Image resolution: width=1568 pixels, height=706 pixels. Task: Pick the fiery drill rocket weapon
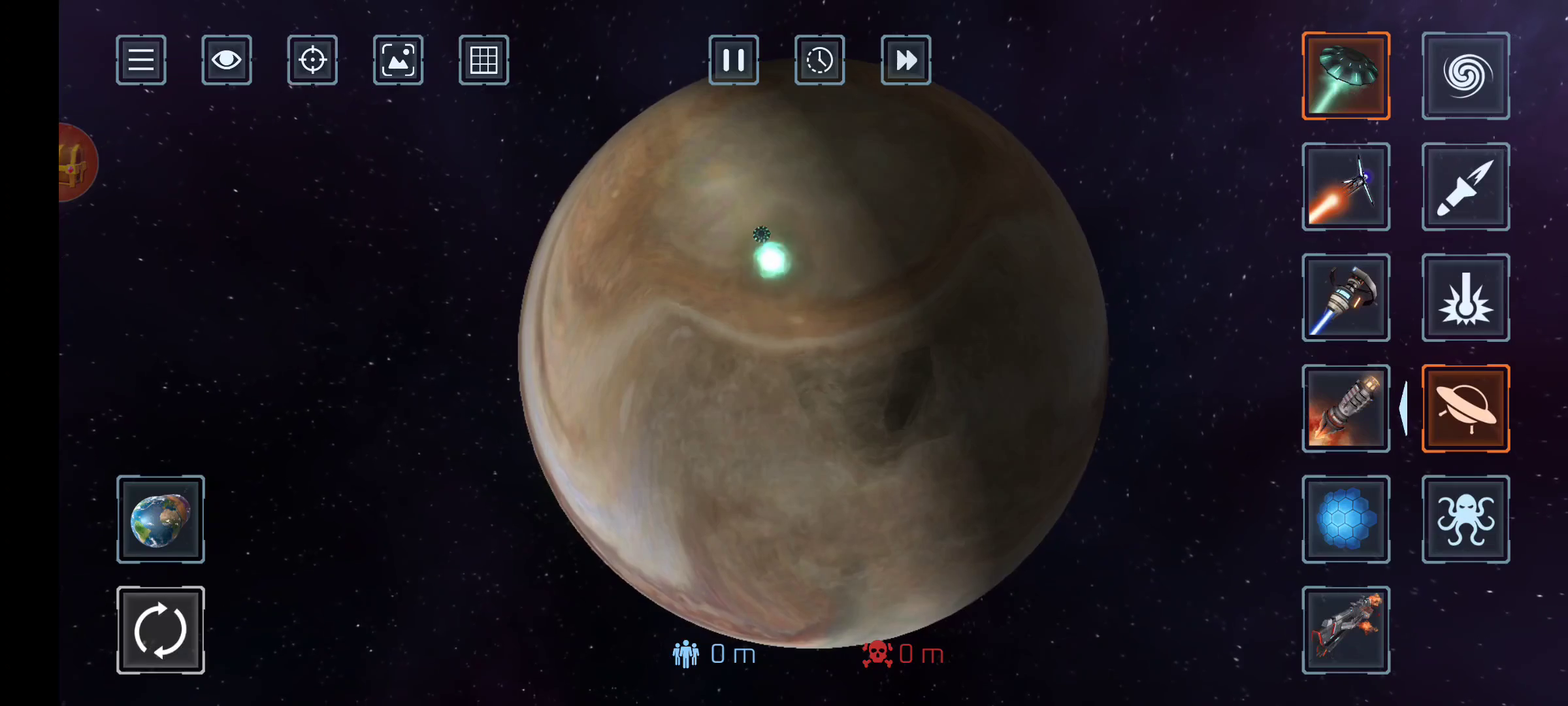[x=1346, y=409]
